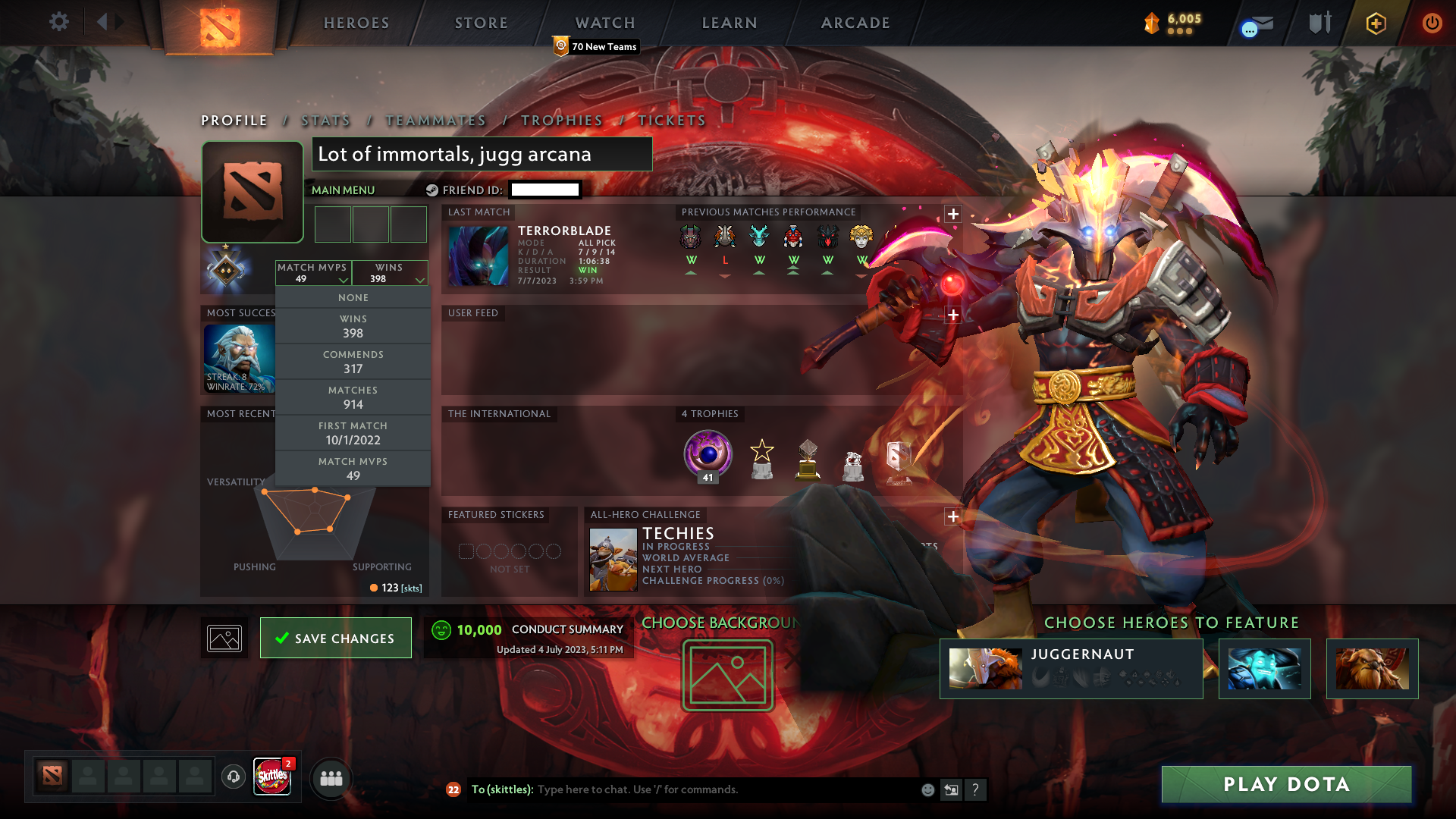This screenshot has width=1456, height=819.
Task: Open the Armory shield-and-sword icon
Action: coord(1319,23)
